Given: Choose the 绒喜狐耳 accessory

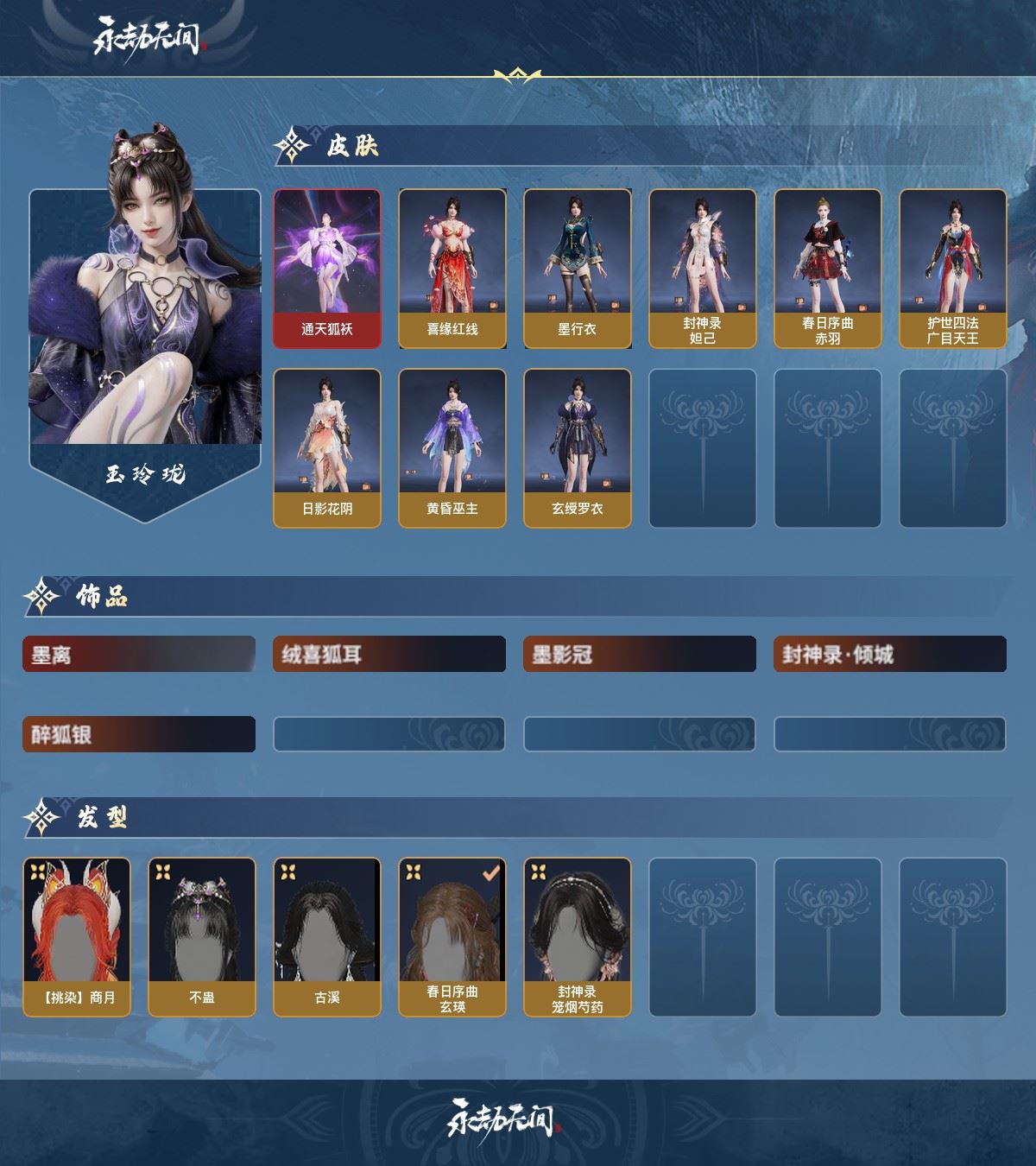Looking at the screenshot, I should pos(389,655).
